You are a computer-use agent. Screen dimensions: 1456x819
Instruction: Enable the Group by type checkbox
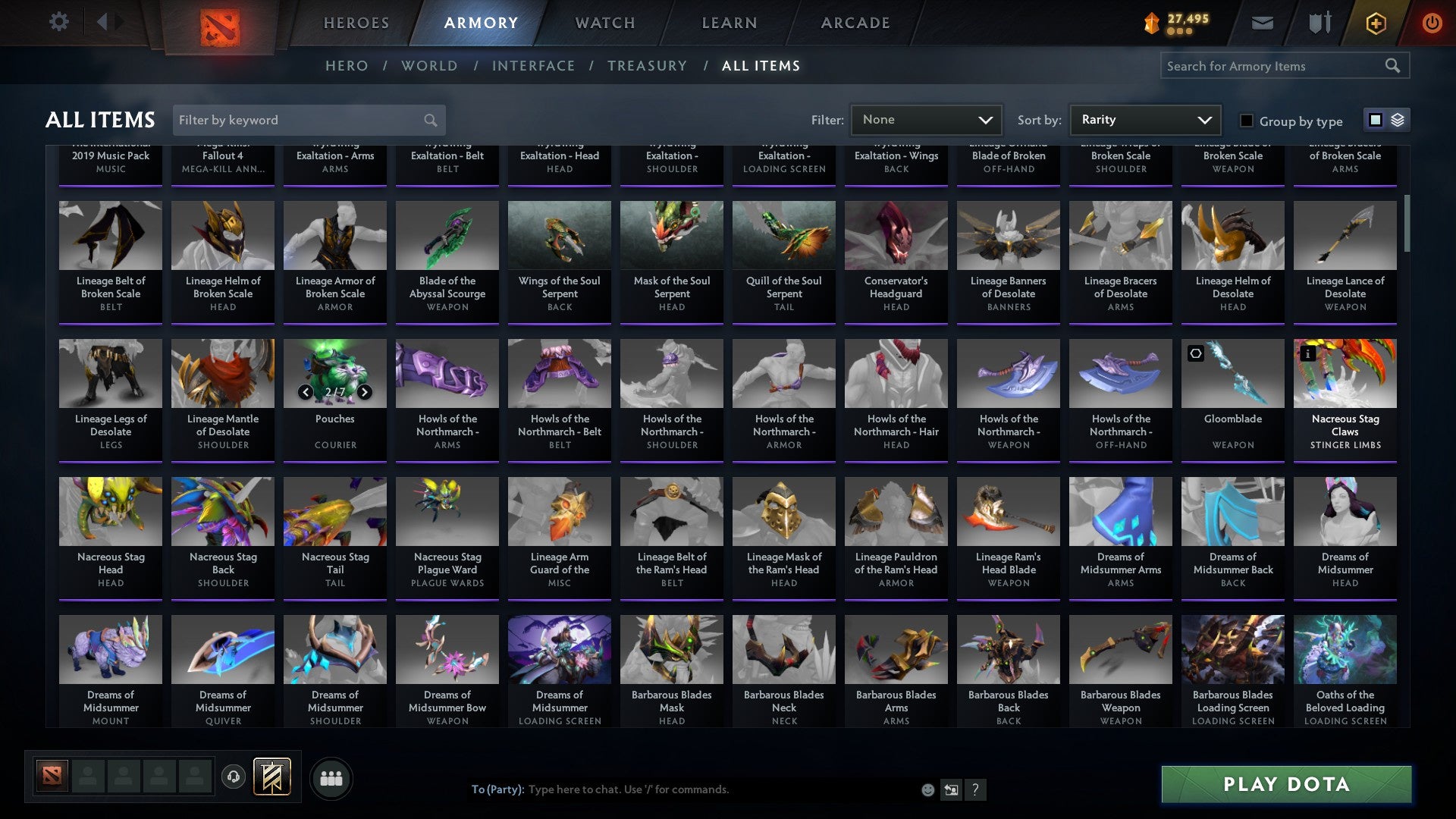tap(1246, 121)
